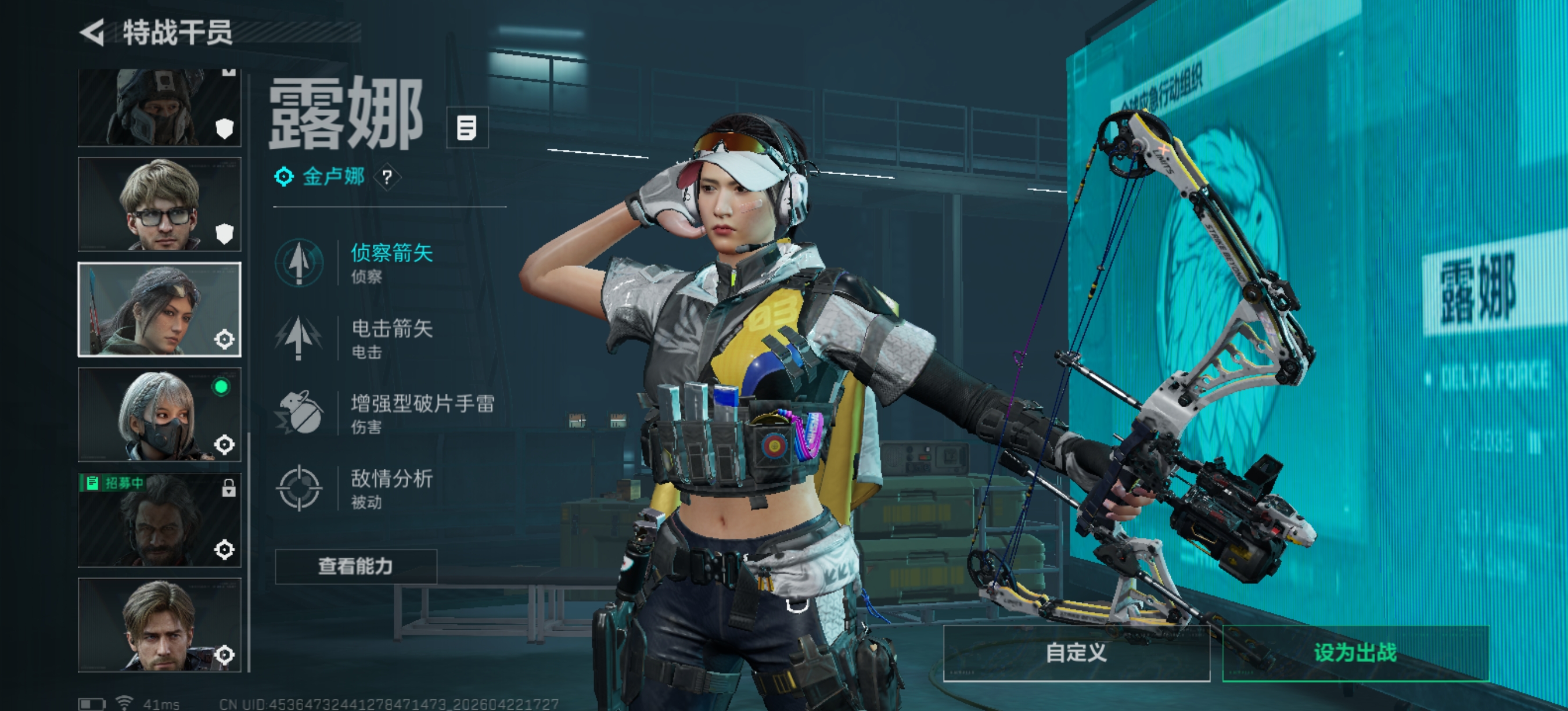Select the helmeted masked operator portrait

160,107
